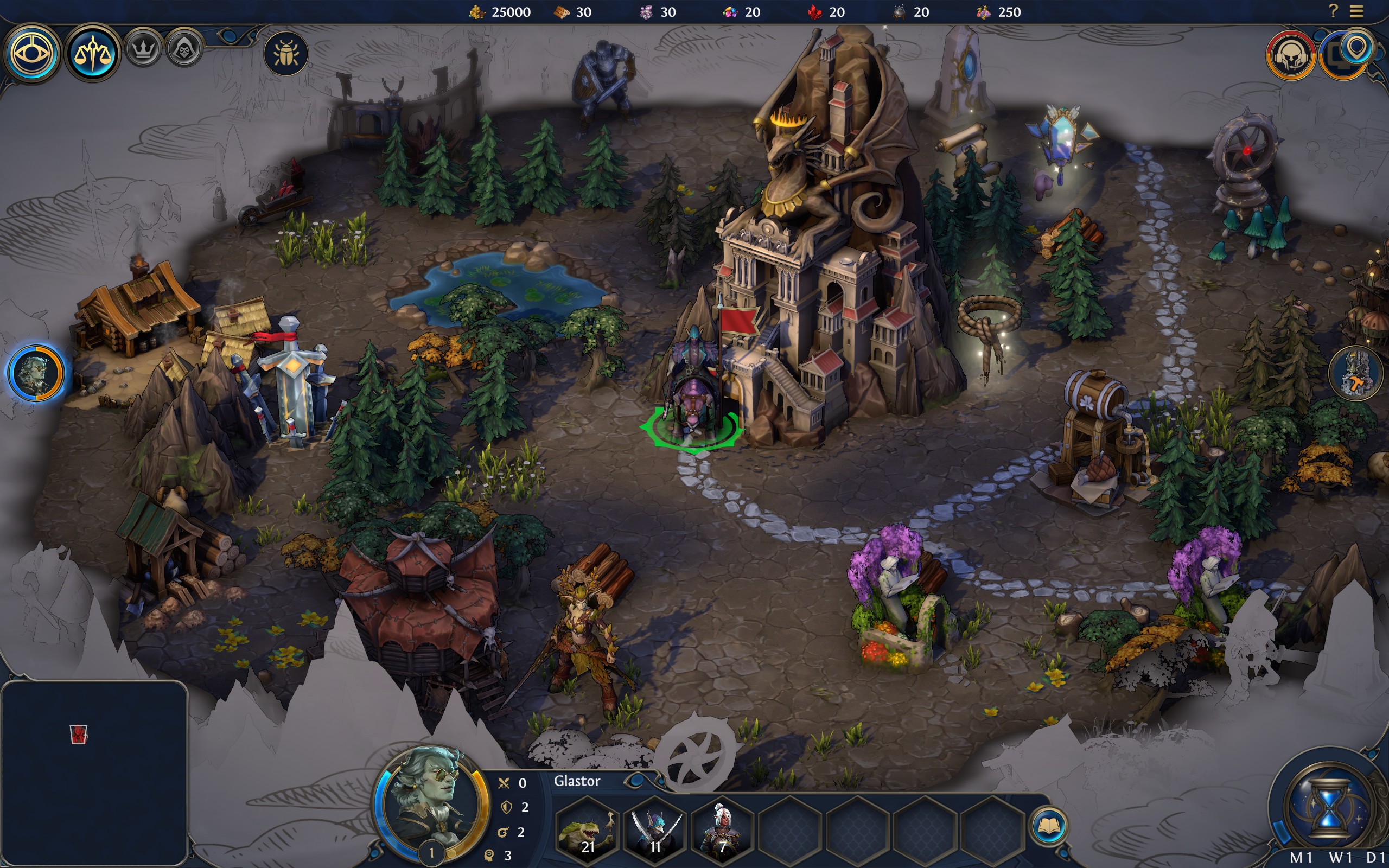Open the golden scales menu
This screenshot has width=1389, height=868.
(92, 53)
